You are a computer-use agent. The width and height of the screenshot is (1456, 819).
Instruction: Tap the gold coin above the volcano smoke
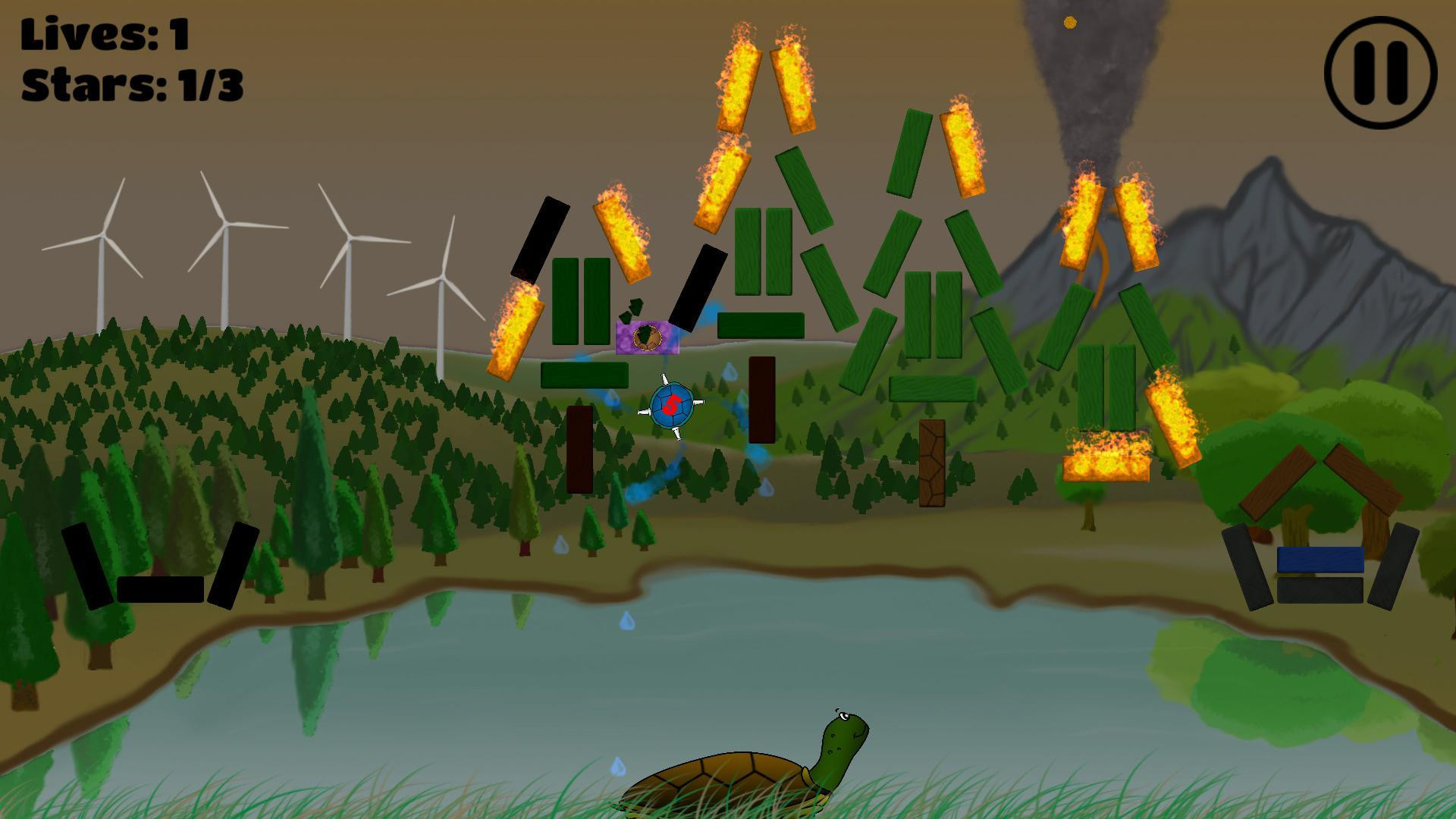point(1069,22)
